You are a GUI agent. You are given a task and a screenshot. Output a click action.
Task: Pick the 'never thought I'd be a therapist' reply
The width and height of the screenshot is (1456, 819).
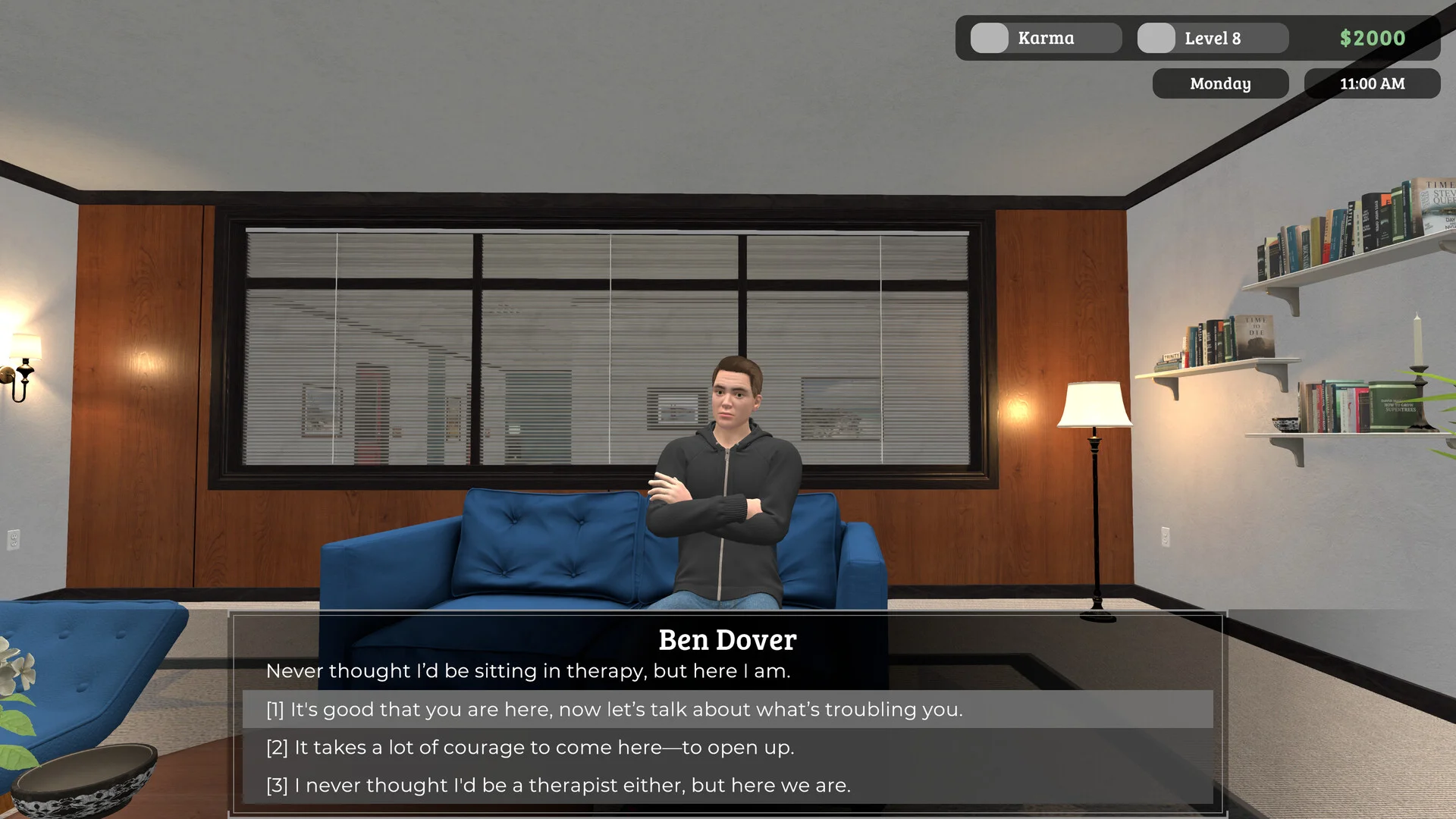[x=559, y=786]
